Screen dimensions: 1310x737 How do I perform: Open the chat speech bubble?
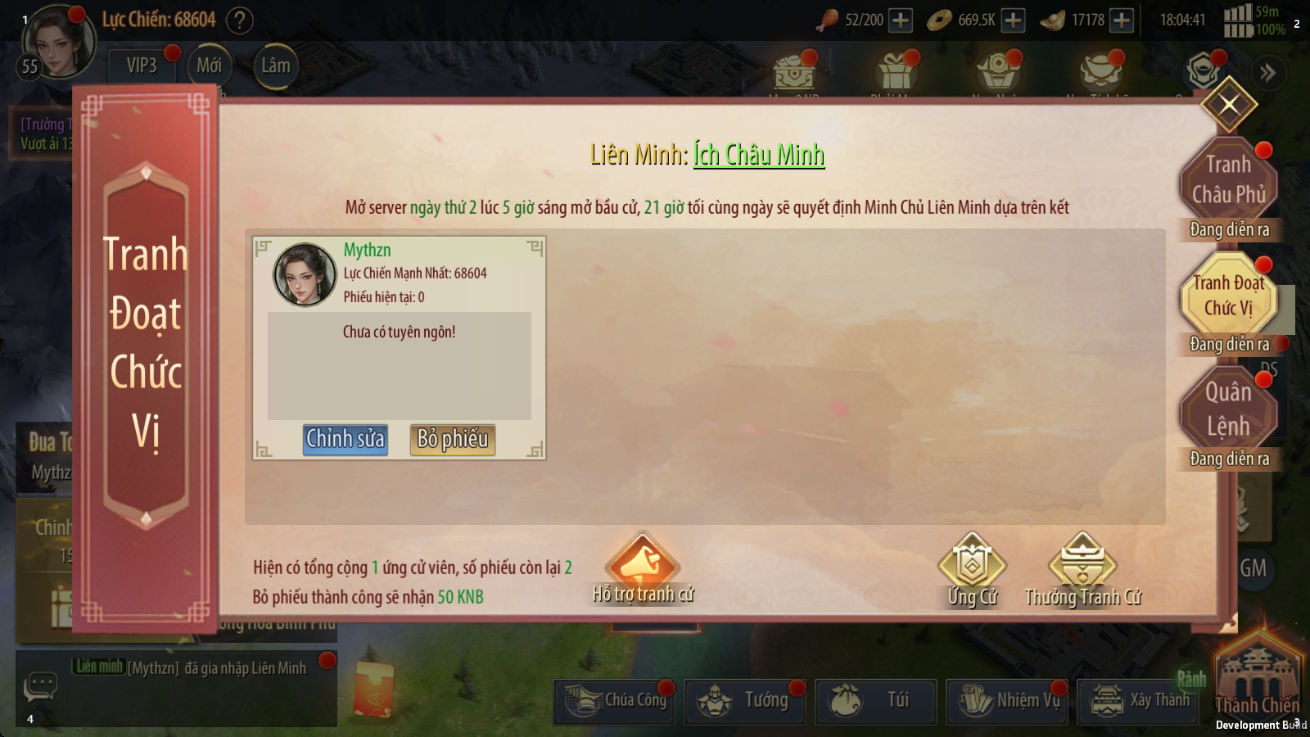tap(41, 686)
